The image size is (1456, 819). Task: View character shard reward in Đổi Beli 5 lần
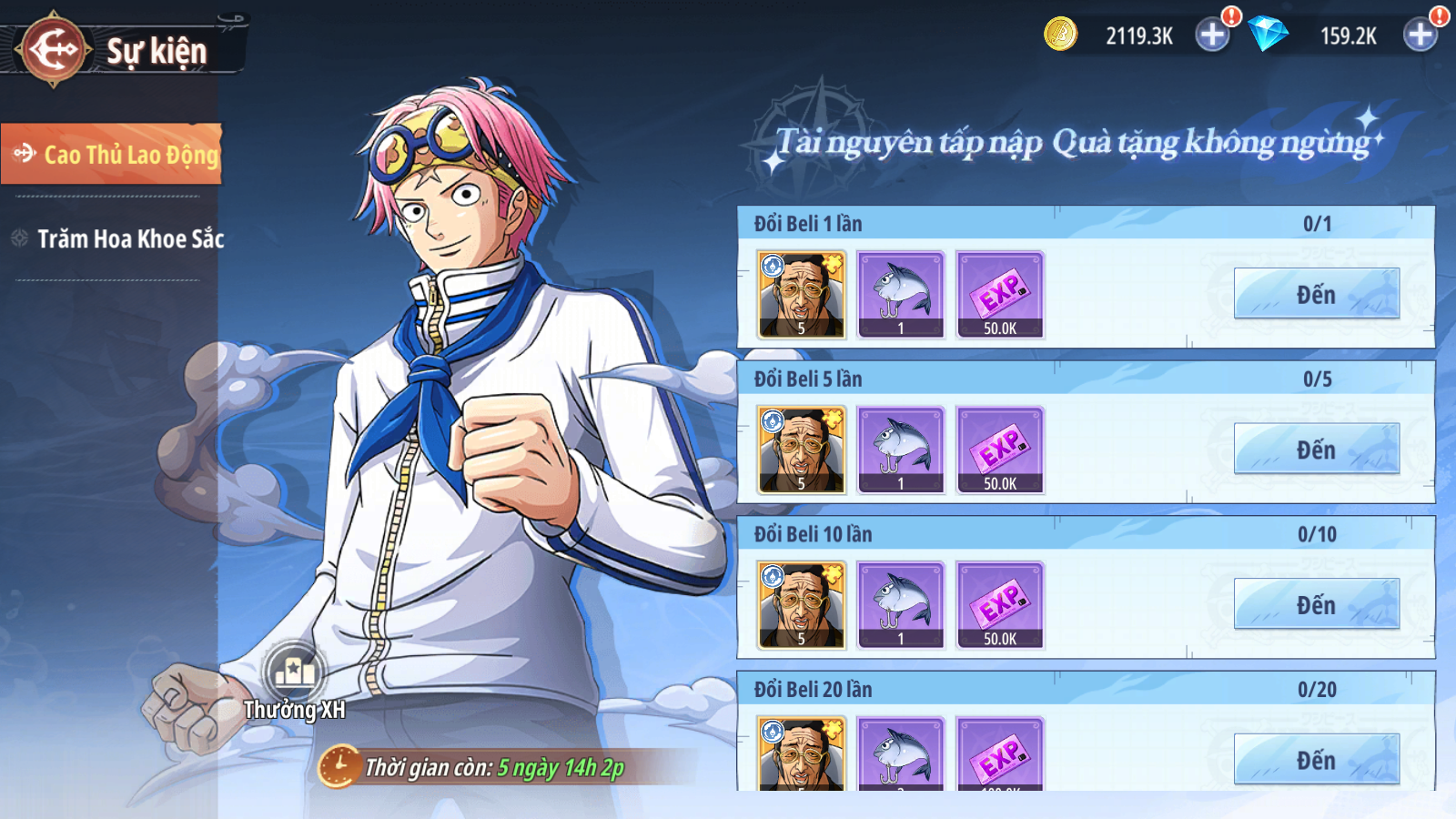pos(802,450)
